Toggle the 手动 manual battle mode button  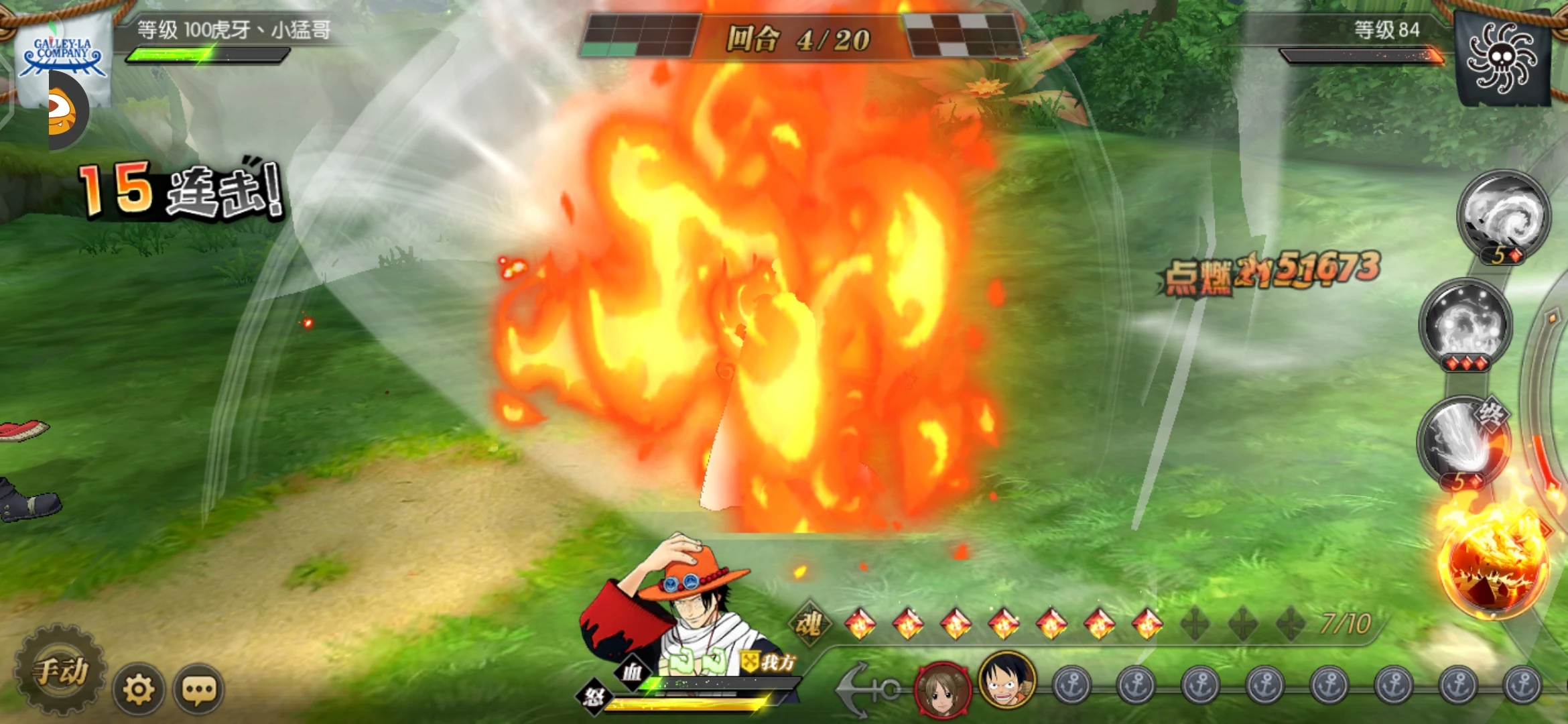pos(62,670)
